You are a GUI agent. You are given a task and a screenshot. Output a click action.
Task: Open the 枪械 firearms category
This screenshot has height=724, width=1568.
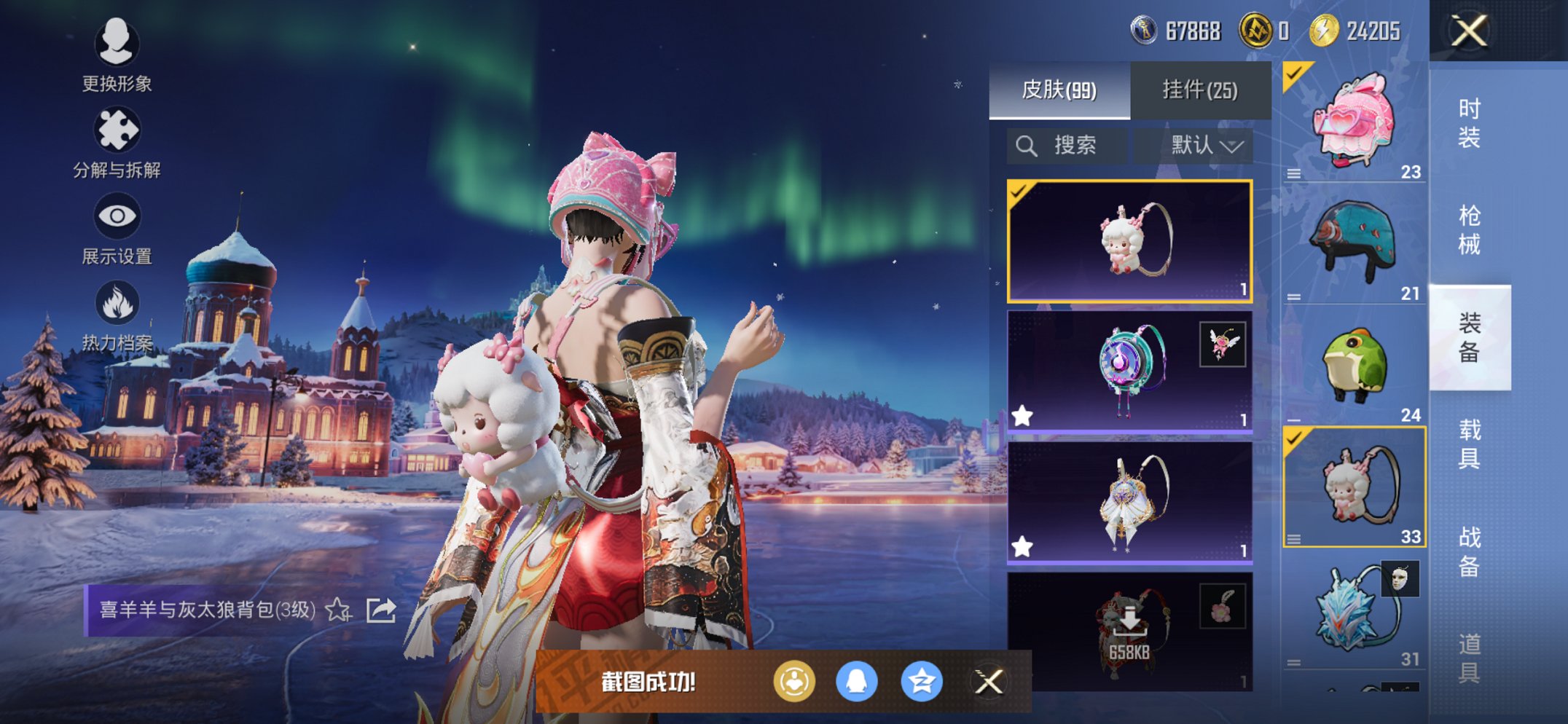click(x=1469, y=229)
